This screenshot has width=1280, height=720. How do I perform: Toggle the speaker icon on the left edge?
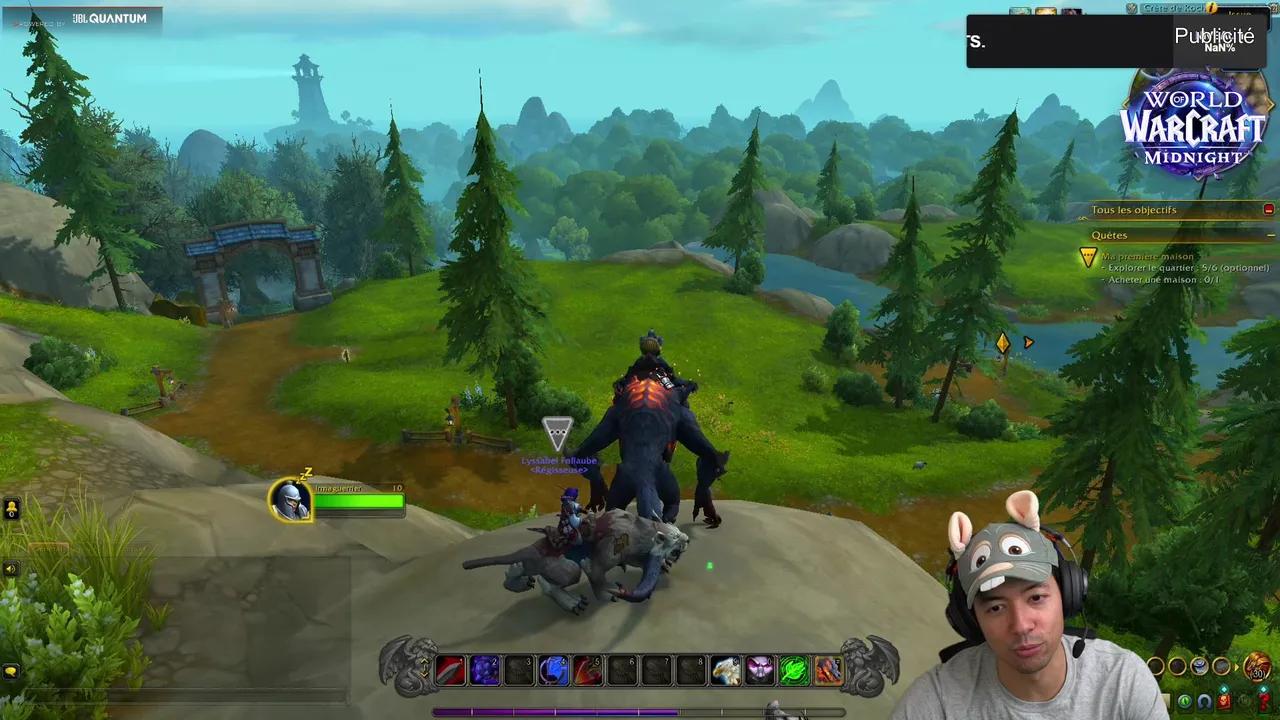(x=10, y=568)
